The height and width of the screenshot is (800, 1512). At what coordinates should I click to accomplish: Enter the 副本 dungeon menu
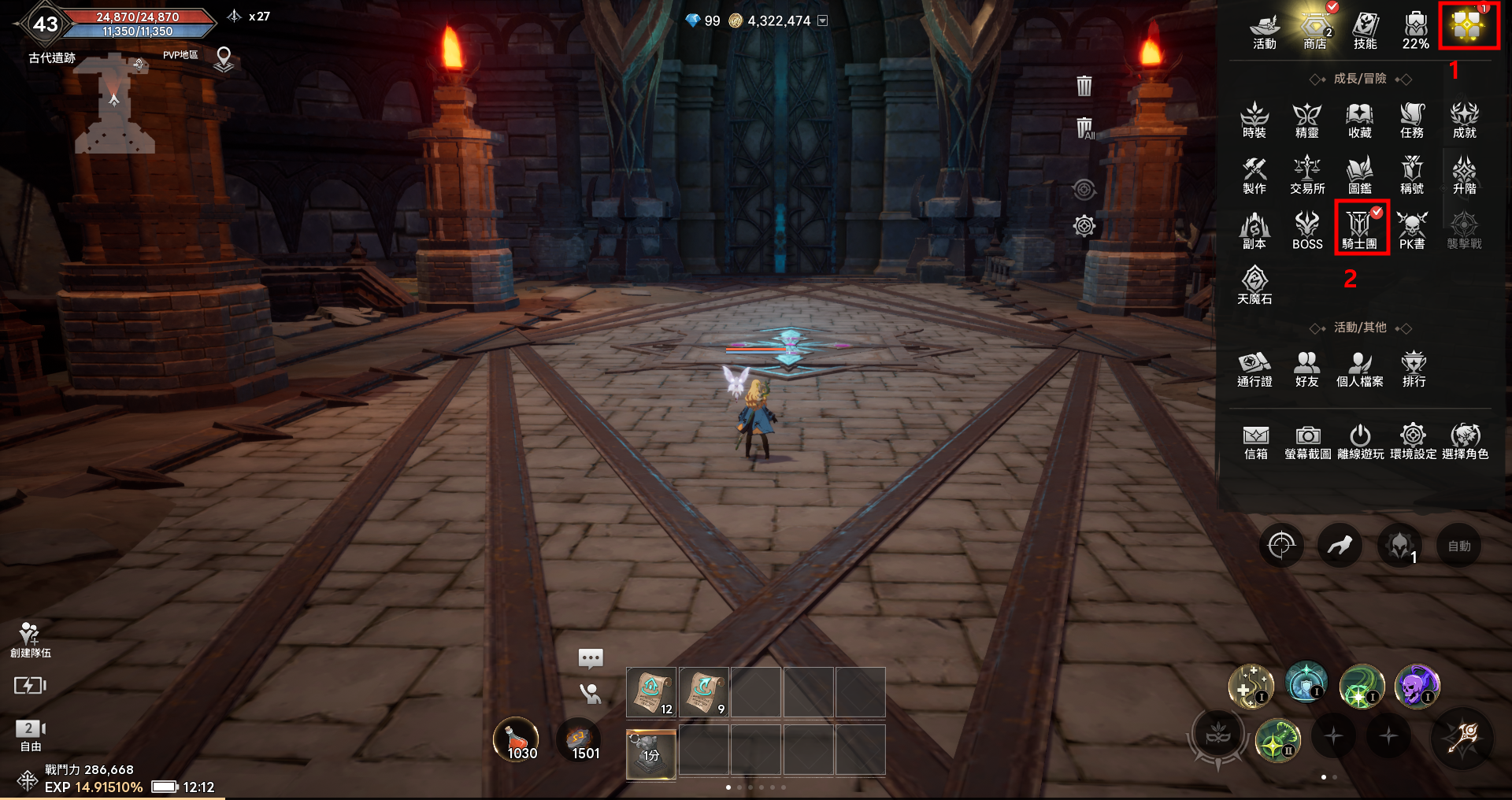coord(1254,230)
